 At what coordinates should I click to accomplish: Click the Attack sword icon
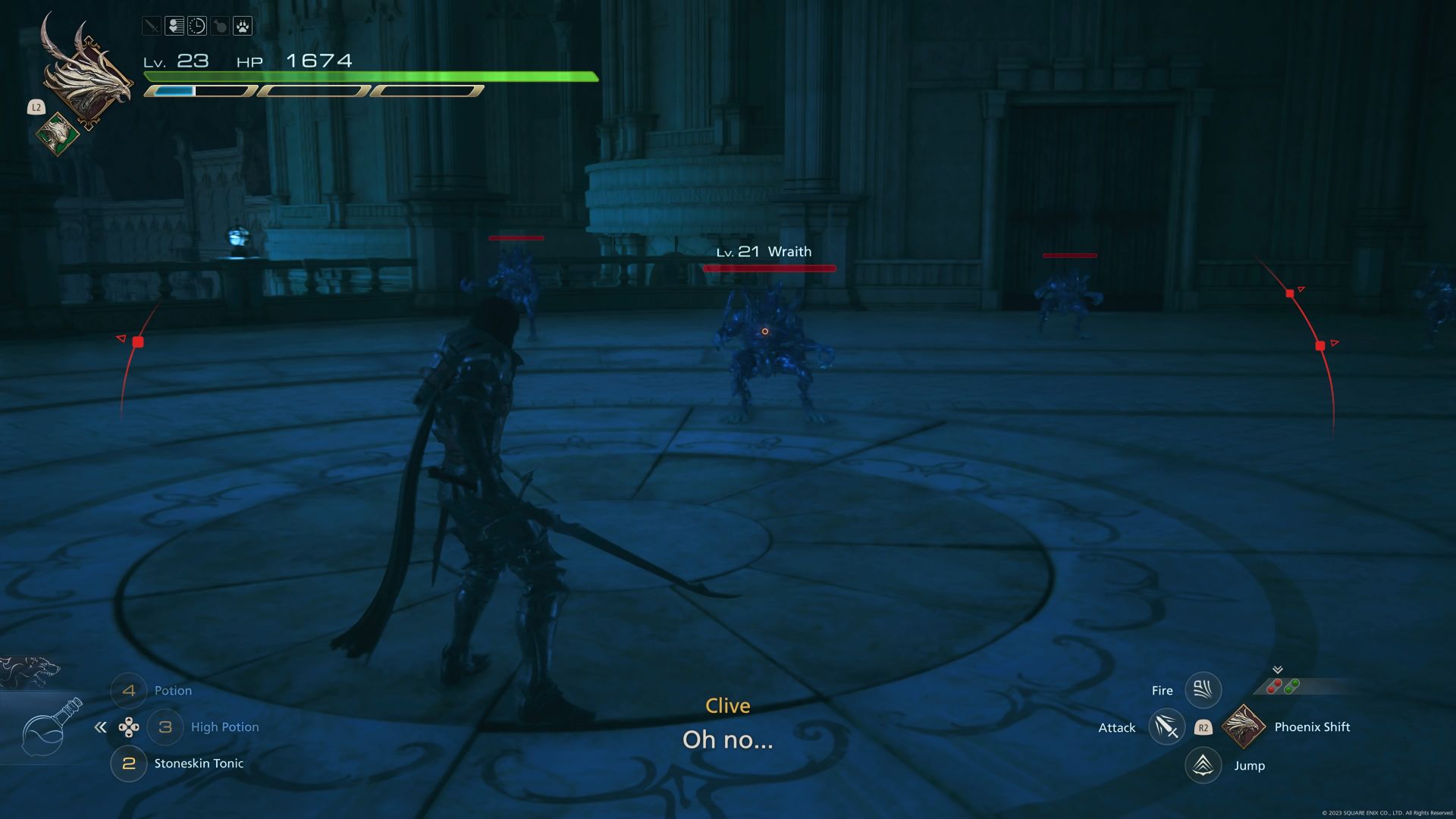1168,726
